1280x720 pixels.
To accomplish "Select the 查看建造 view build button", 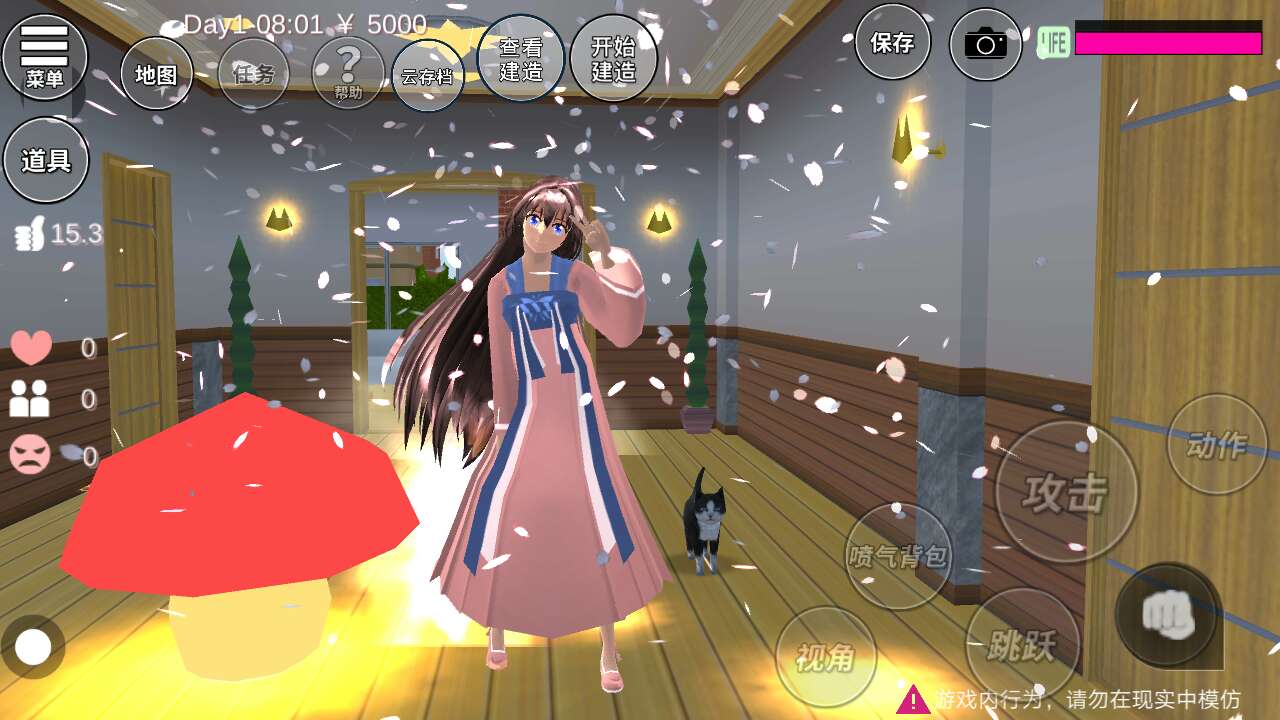I will [520, 58].
